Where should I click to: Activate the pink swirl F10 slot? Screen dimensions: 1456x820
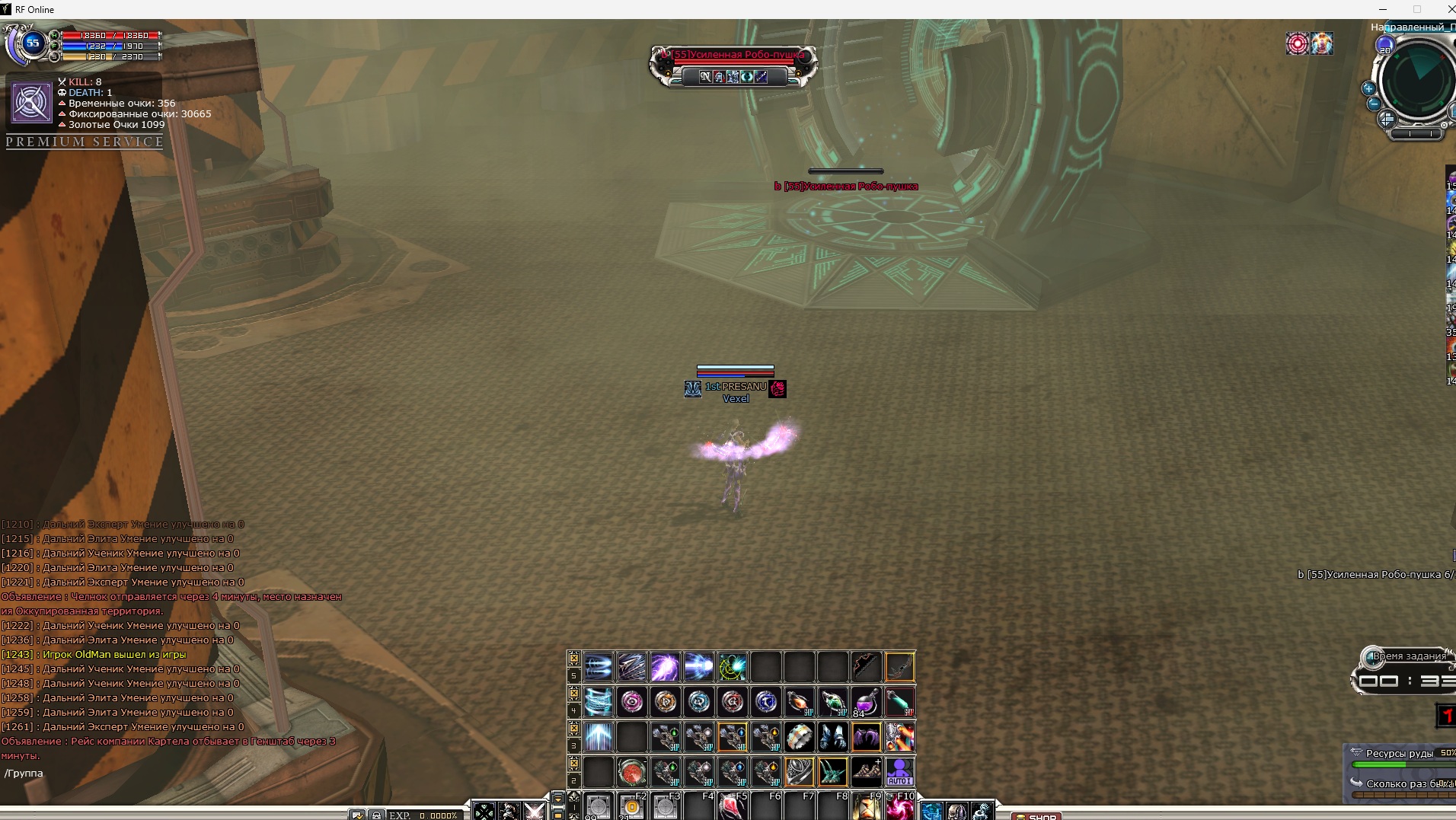tap(899, 807)
